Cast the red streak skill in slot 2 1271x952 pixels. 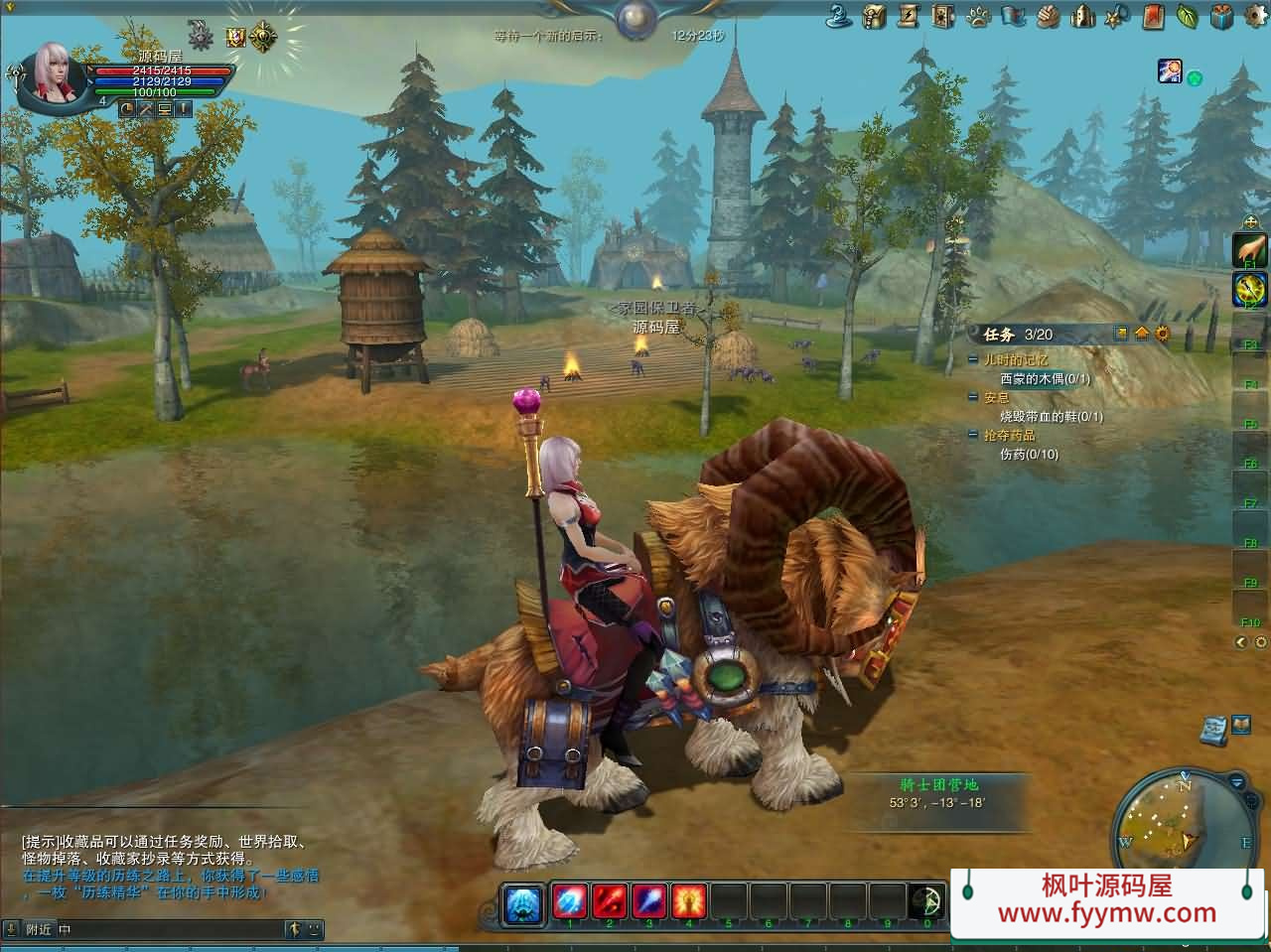[x=610, y=901]
